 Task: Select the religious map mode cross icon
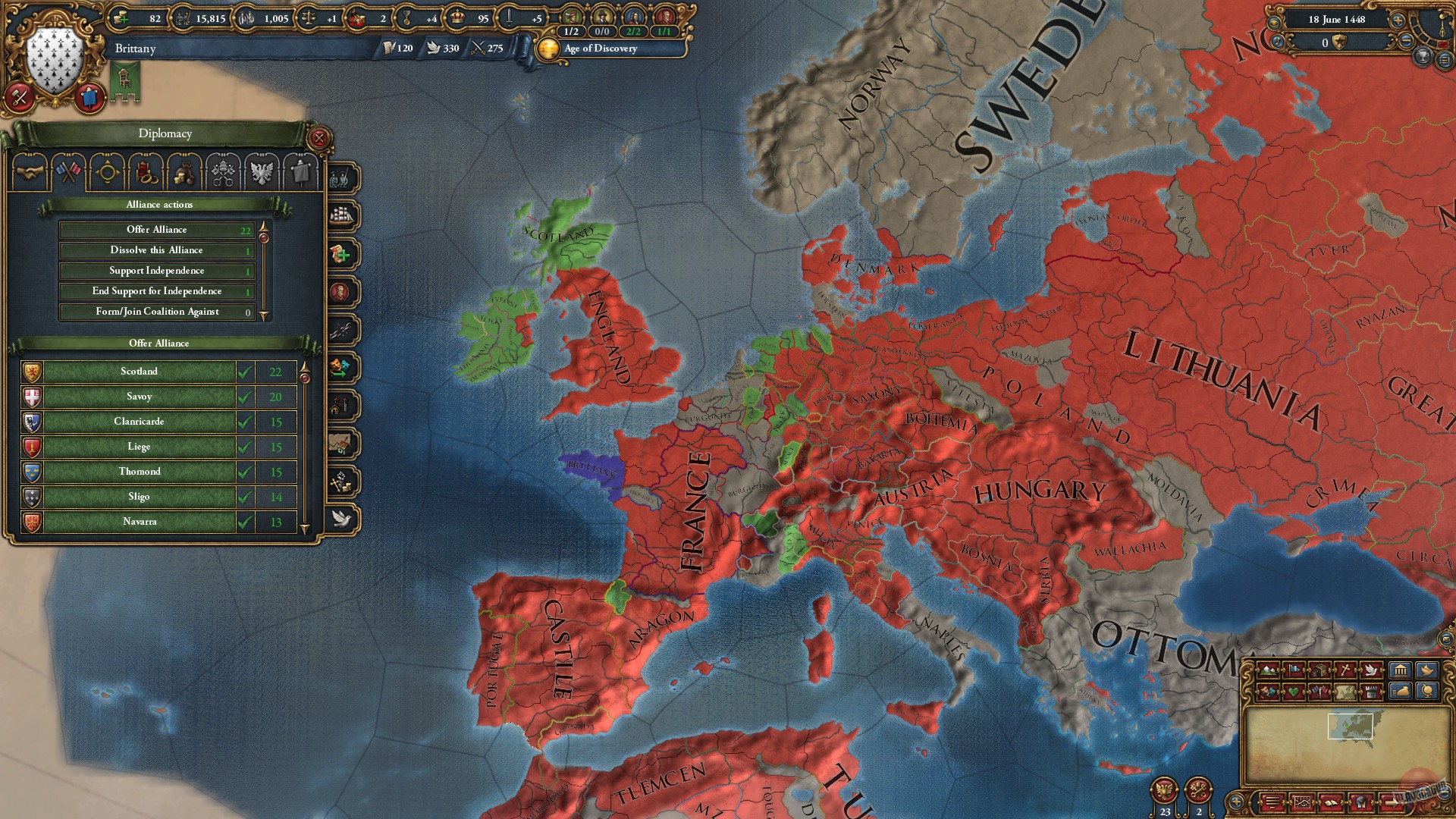coord(1346,670)
